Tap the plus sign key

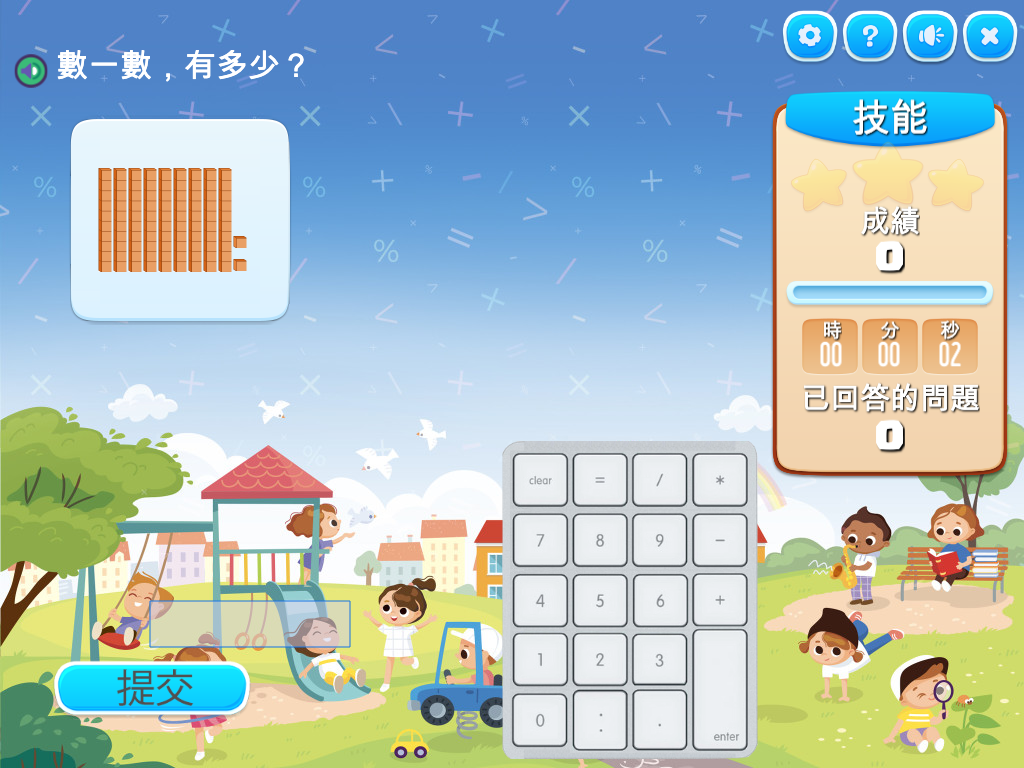720,600
